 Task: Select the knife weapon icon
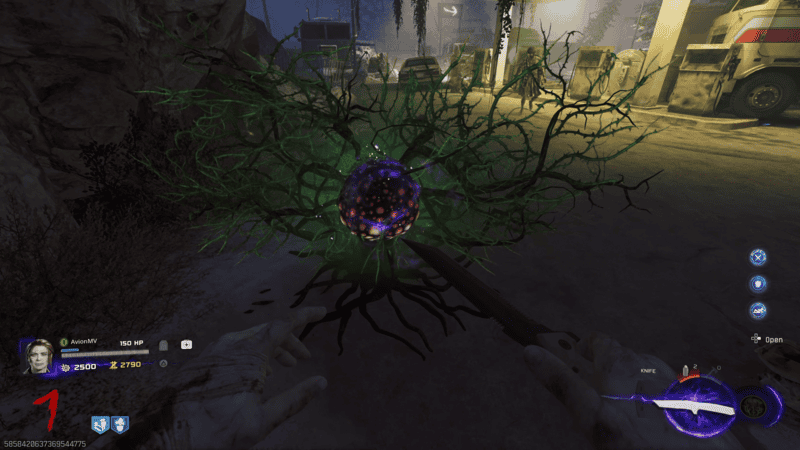(691, 406)
